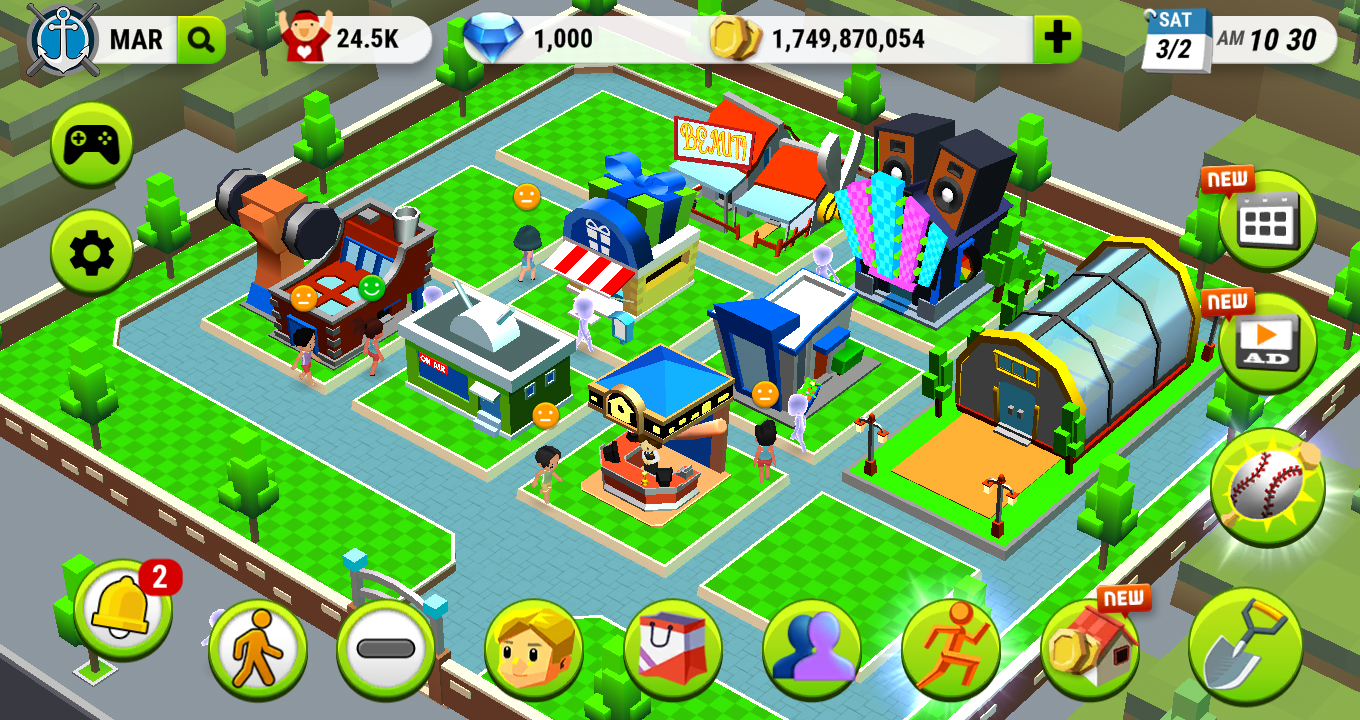Select the baseball game button
This screenshot has height=720, width=1360.
pos(1267,487)
